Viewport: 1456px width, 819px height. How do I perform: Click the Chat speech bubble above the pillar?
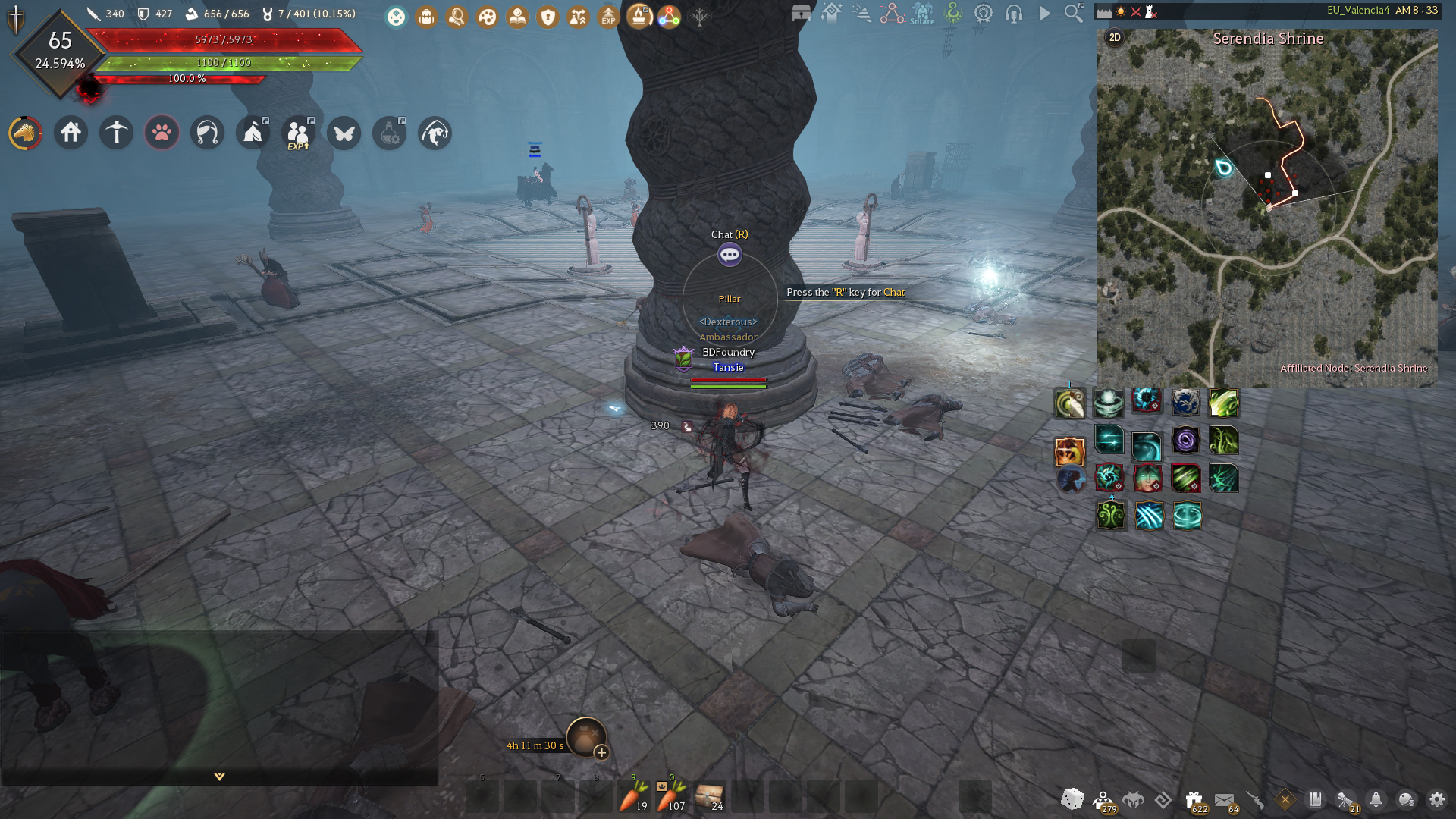[729, 255]
